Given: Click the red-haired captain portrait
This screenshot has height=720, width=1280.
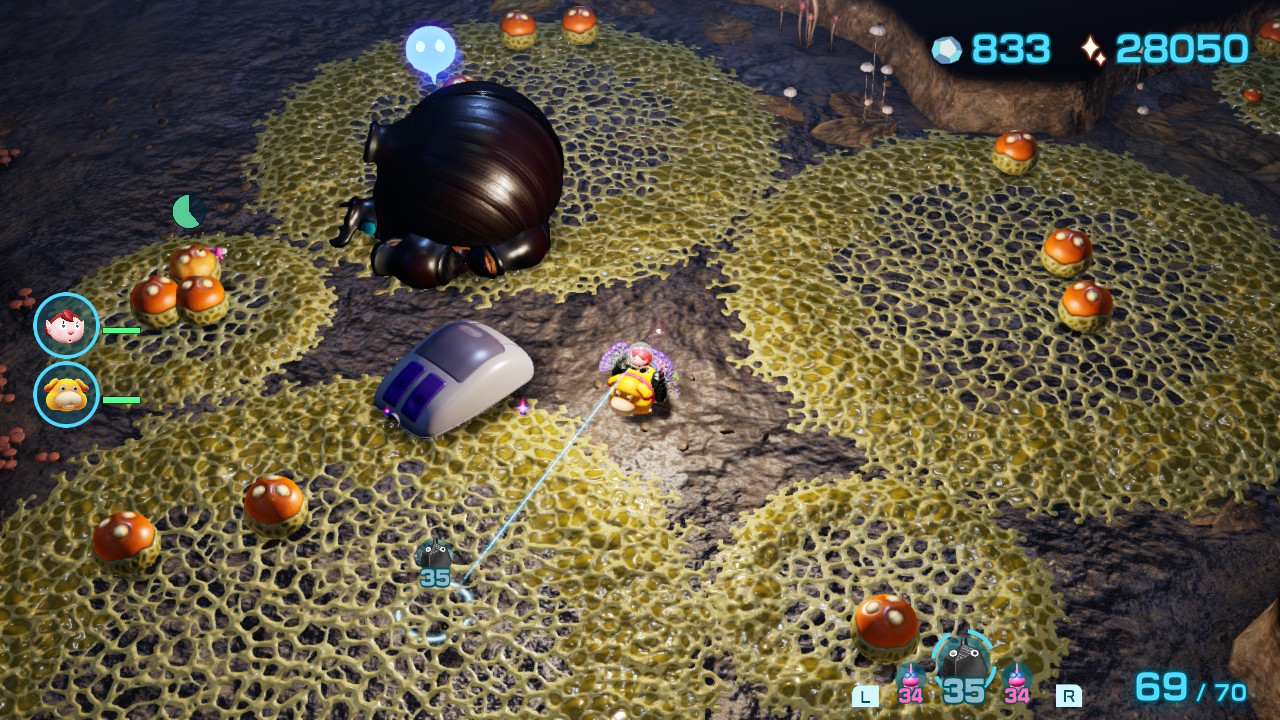Looking at the screenshot, I should pyautogui.click(x=66, y=325).
